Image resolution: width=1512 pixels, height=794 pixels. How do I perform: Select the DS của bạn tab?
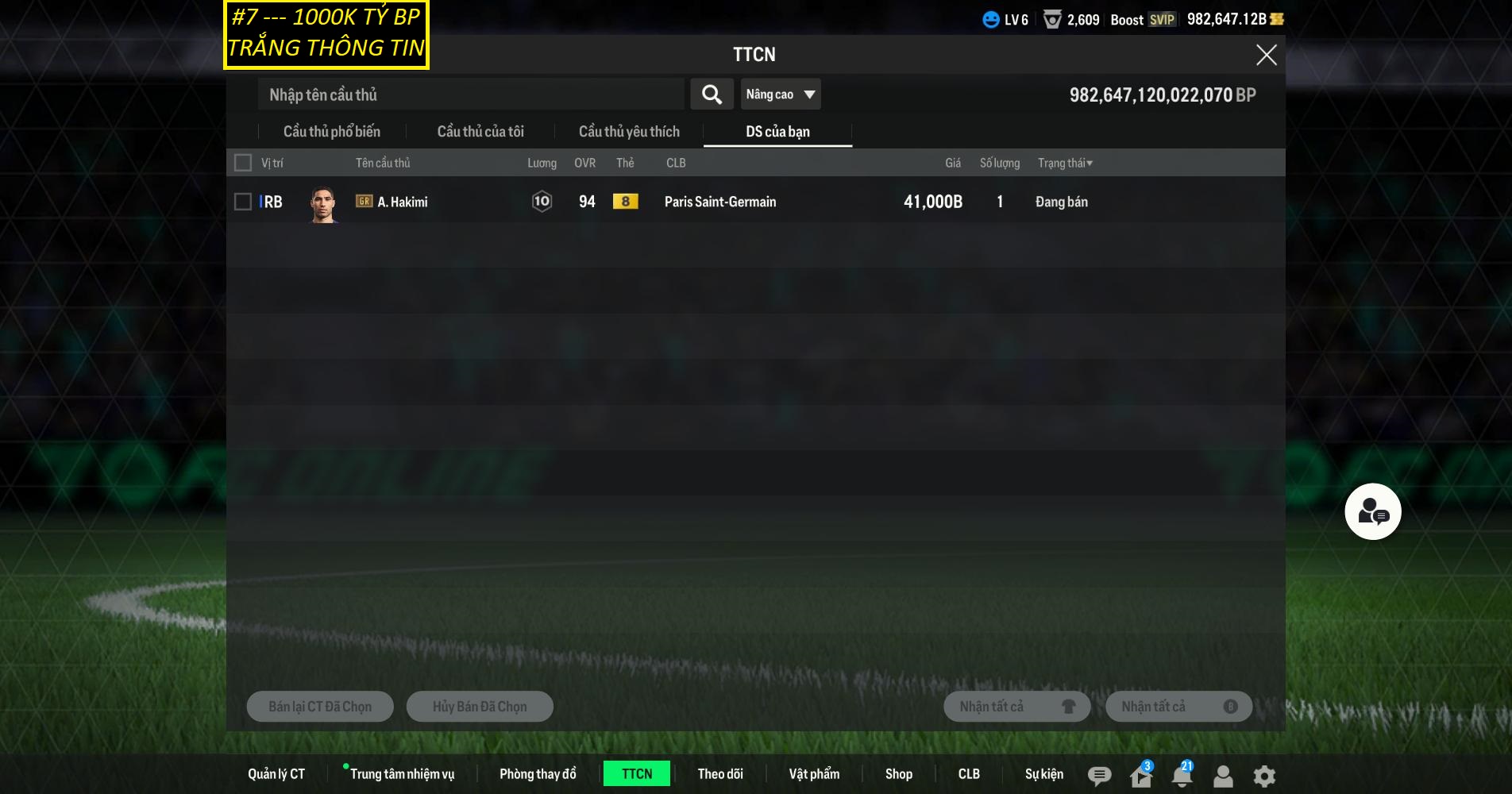(777, 132)
